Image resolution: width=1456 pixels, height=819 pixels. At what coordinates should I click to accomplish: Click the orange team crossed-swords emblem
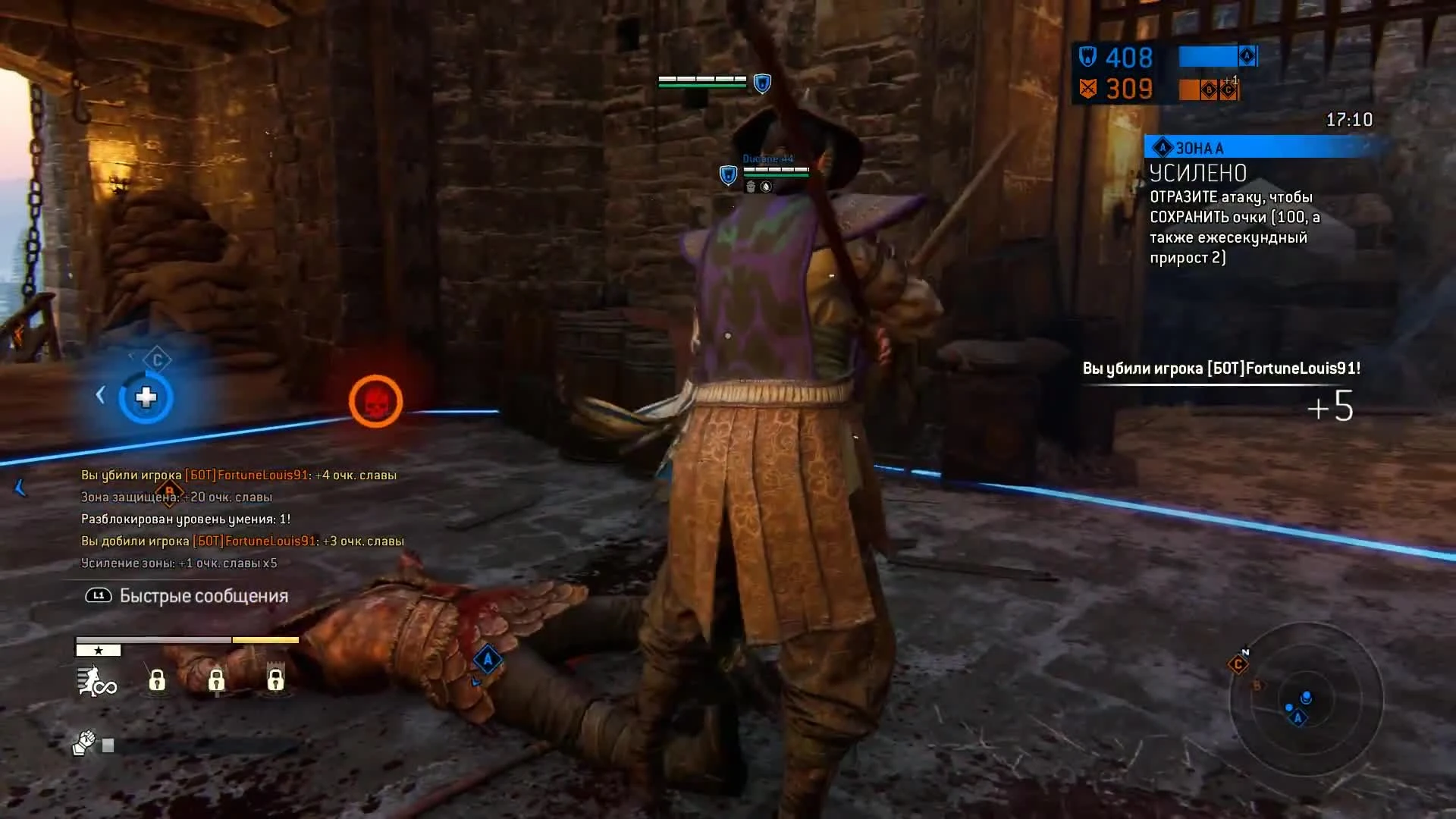[1090, 89]
